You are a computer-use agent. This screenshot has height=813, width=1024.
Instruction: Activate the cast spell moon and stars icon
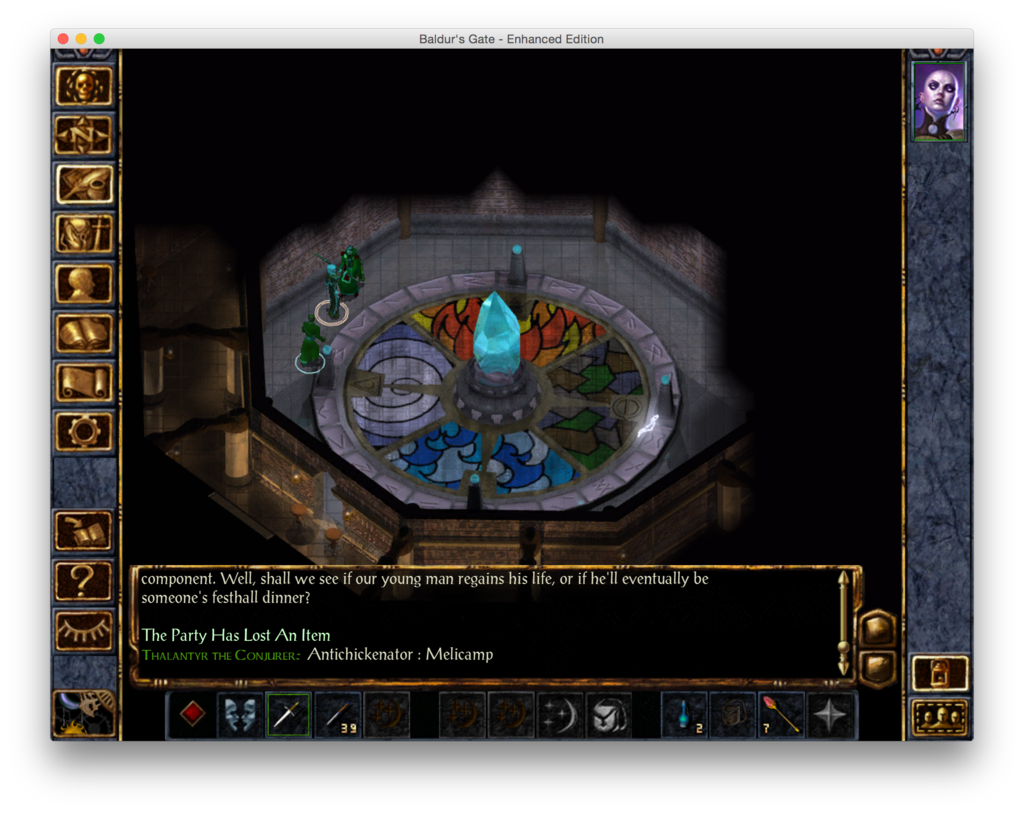point(560,715)
